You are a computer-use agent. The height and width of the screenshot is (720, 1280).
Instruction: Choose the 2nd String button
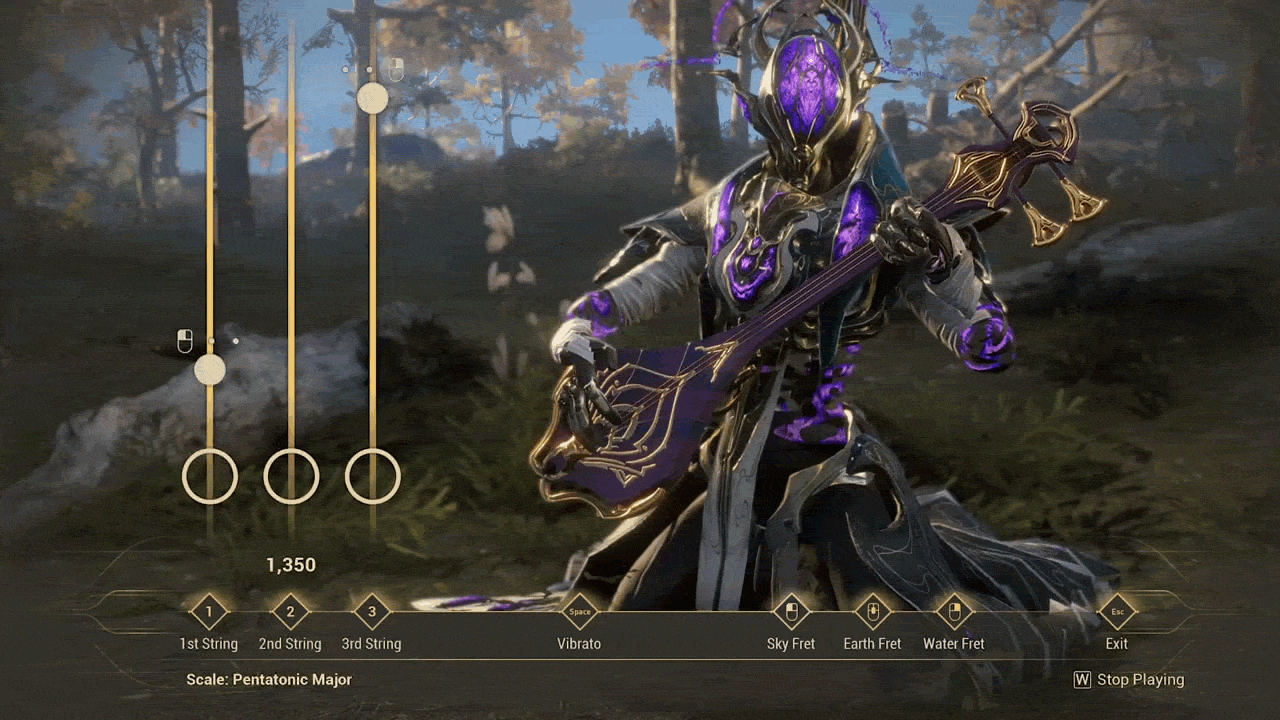point(291,612)
